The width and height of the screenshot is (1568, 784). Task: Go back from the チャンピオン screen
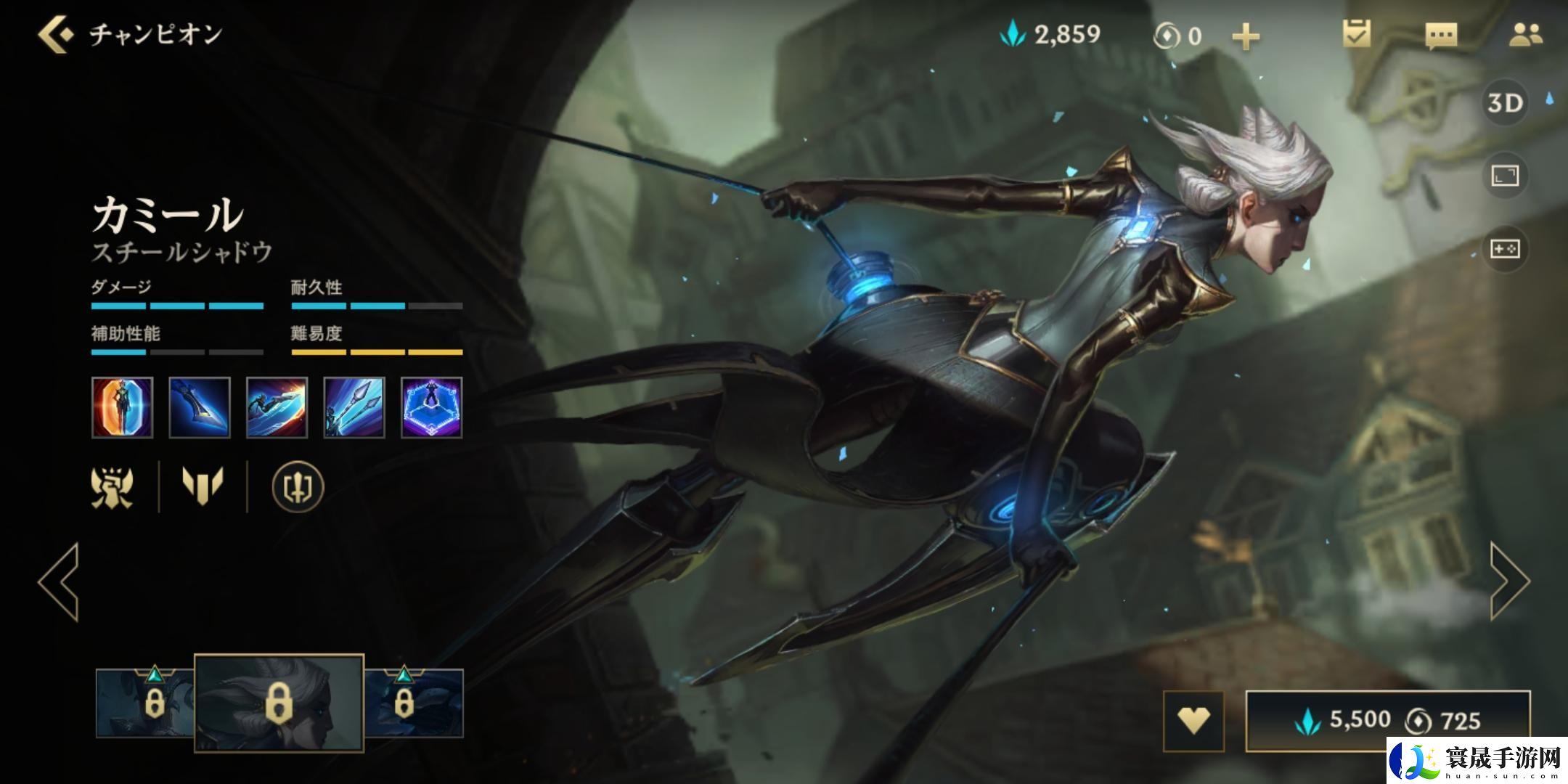point(56,35)
